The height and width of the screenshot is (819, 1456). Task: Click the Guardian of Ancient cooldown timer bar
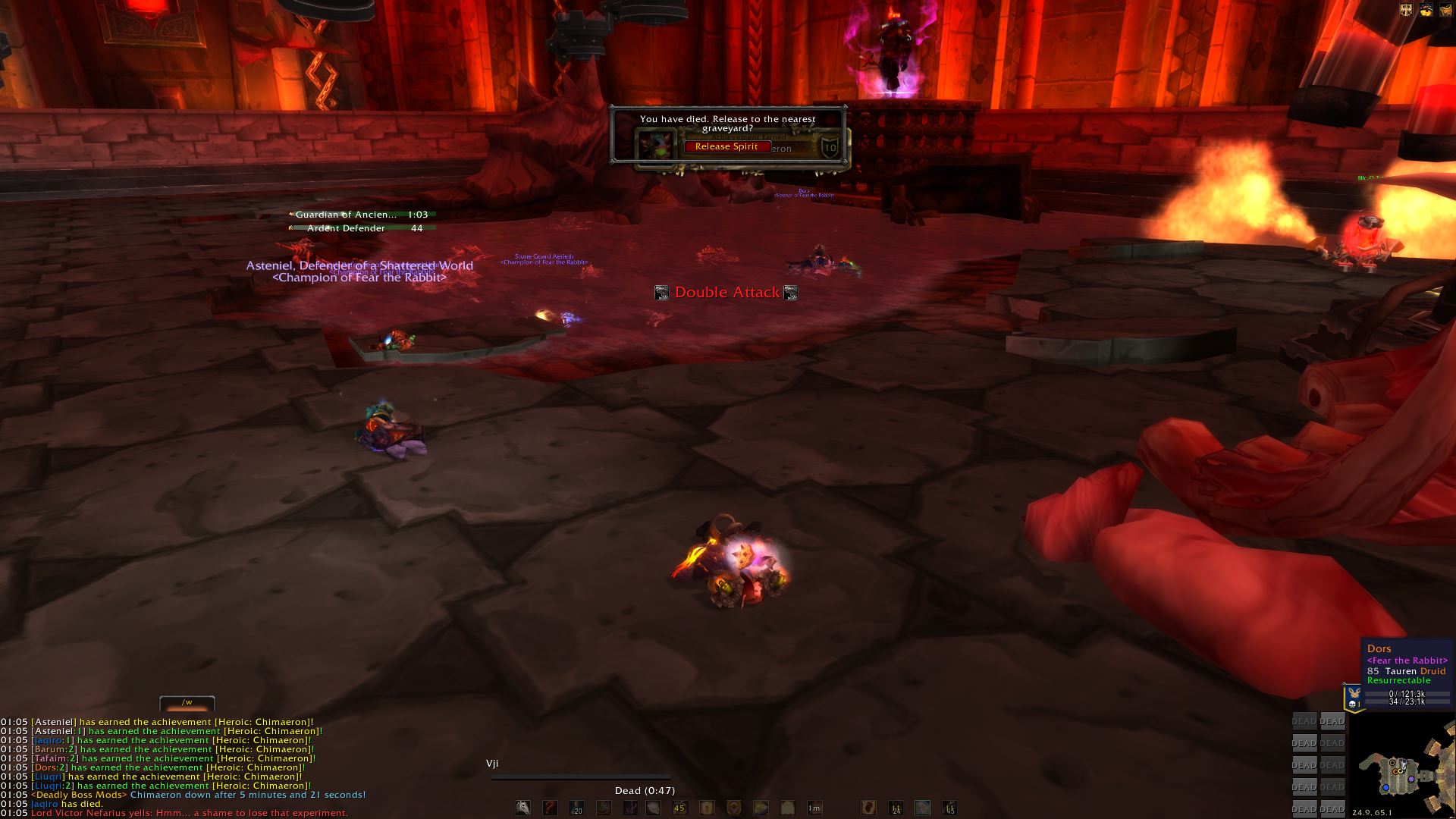pos(362,215)
